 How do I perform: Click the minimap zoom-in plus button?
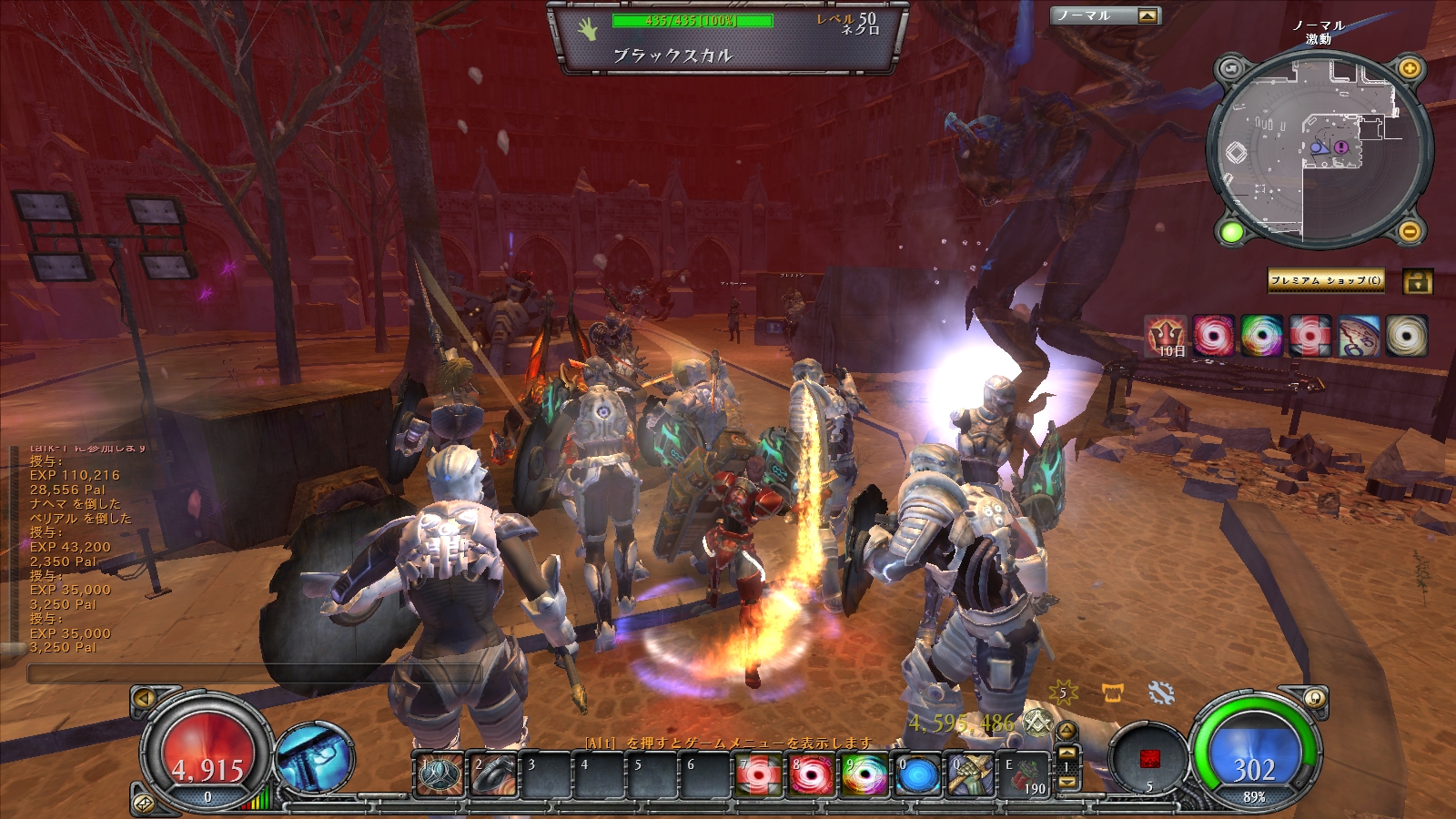pyautogui.click(x=1409, y=68)
